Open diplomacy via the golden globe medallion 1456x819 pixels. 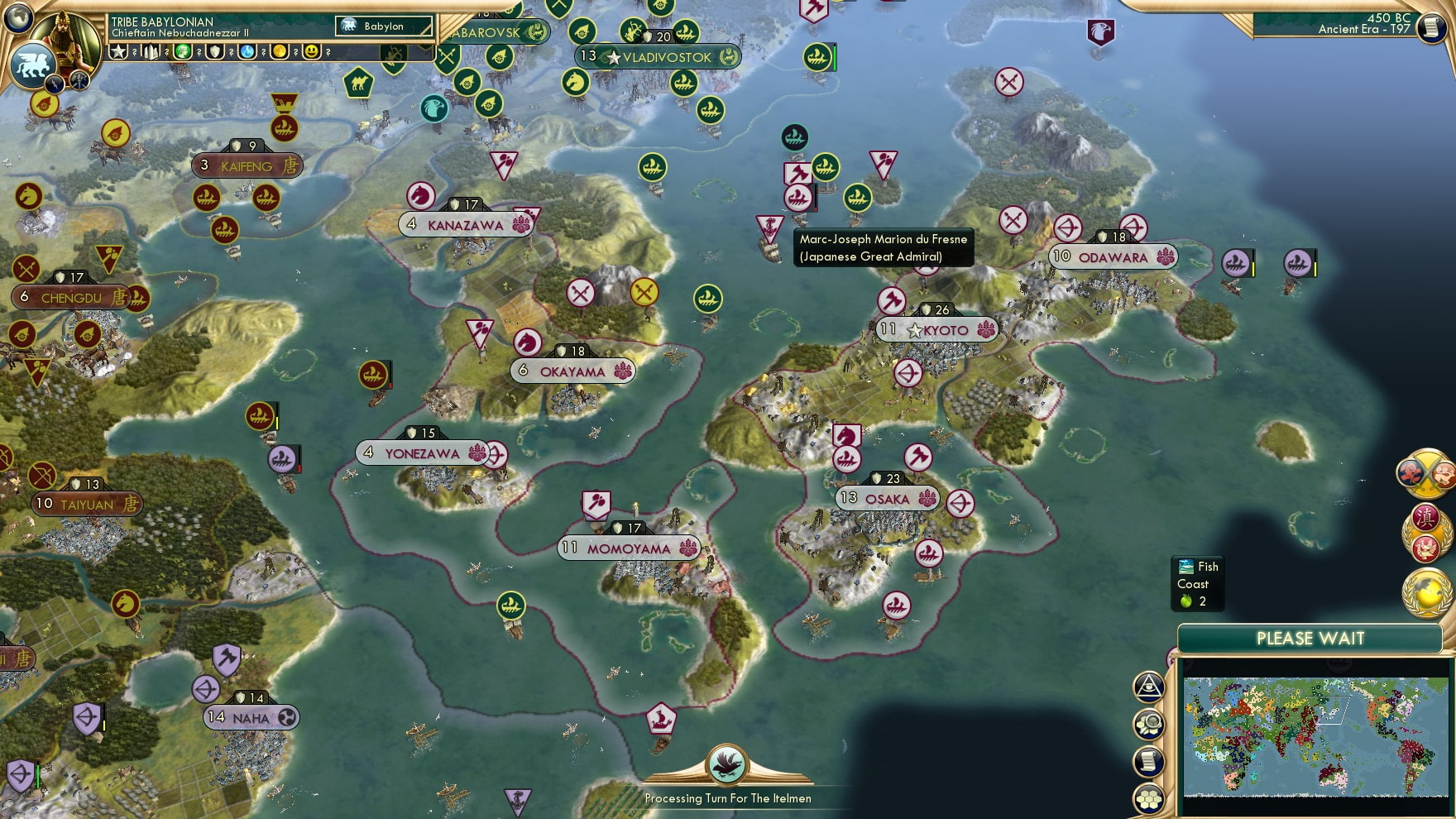click(x=1425, y=594)
